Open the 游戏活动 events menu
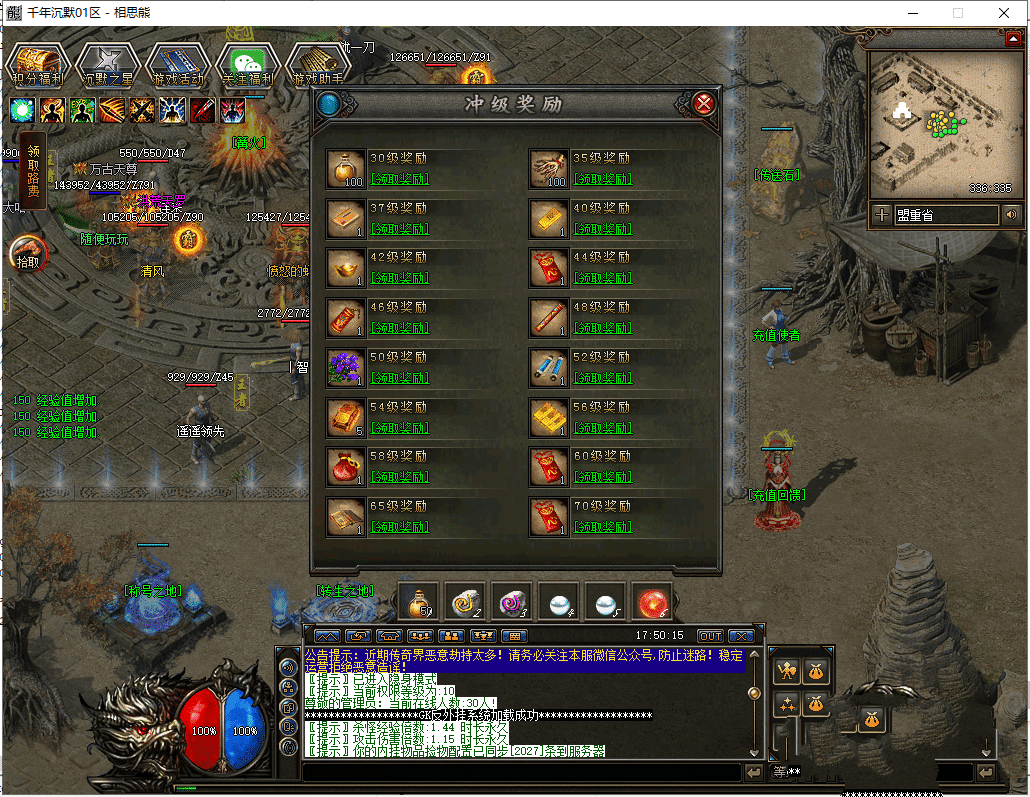Image resolution: width=1030 pixels, height=797 pixels. (x=177, y=64)
